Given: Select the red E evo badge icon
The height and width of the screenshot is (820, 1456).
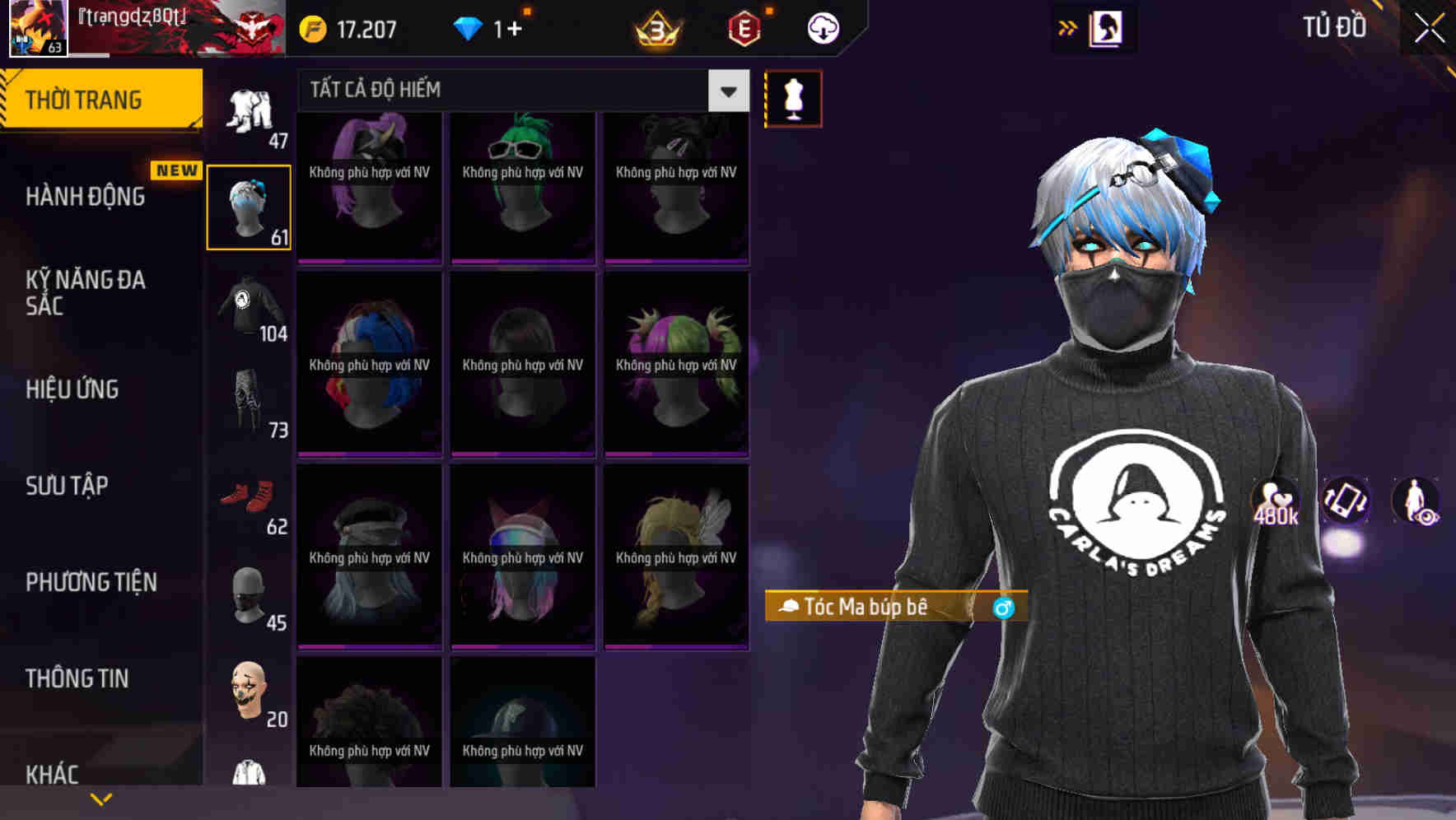Looking at the screenshot, I should (x=742, y=27).
